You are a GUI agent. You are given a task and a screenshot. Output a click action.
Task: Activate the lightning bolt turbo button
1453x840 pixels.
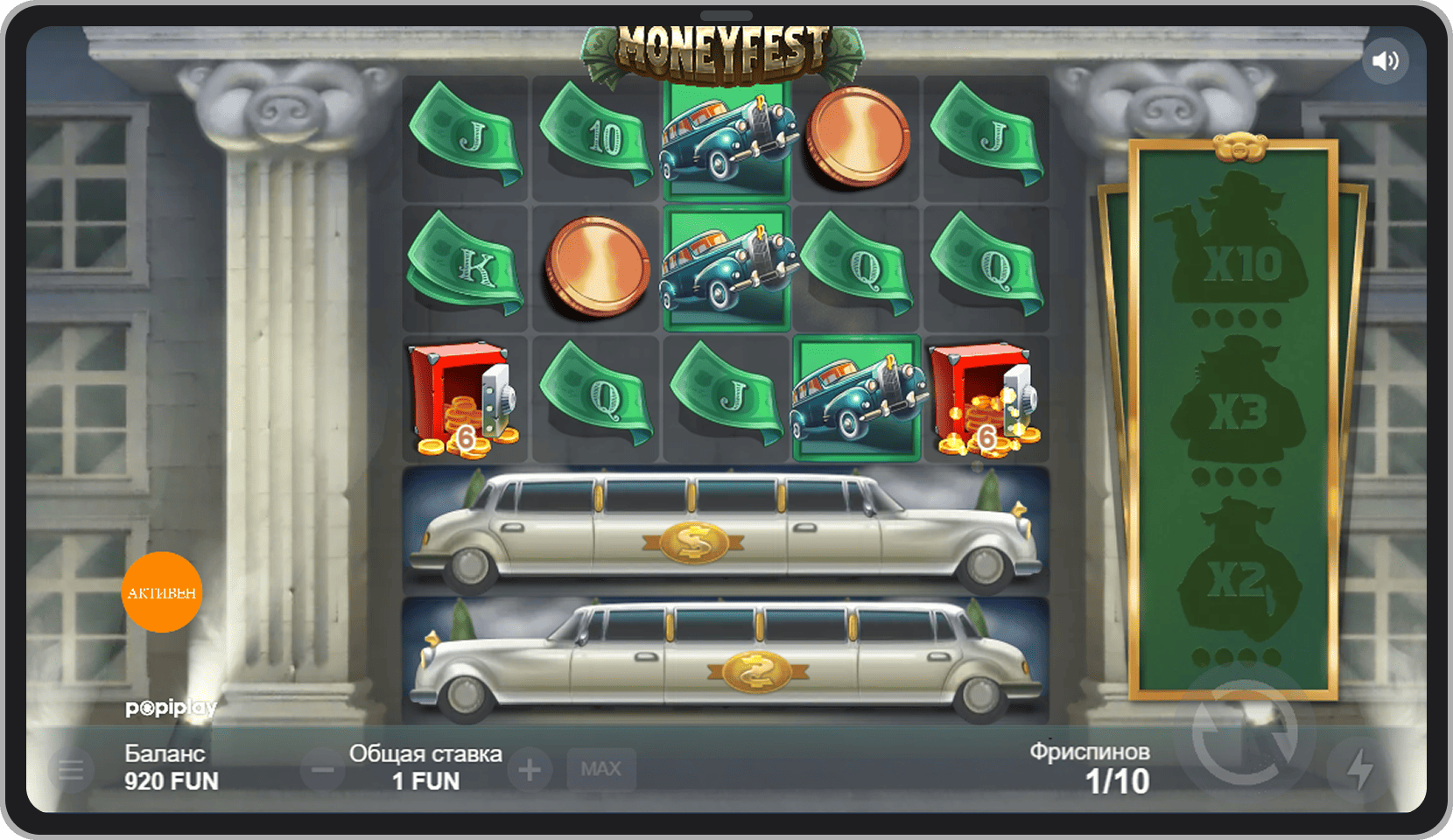click(x=1359, y=769)
